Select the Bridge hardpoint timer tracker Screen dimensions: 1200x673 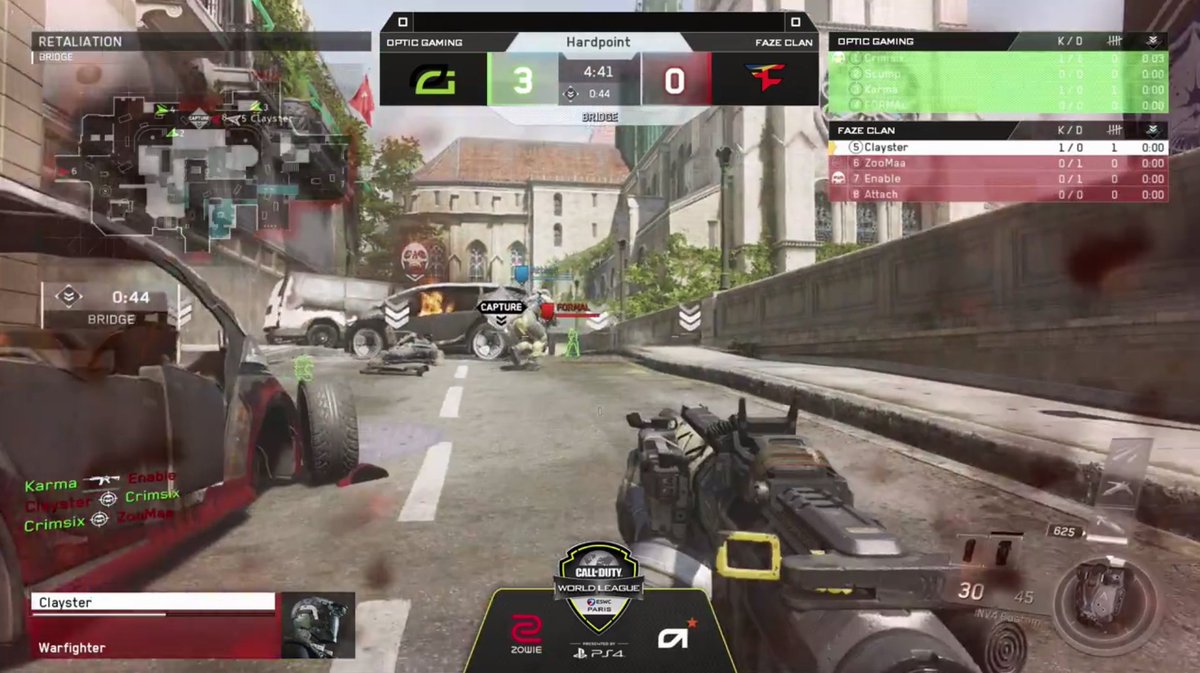[110, 305]
